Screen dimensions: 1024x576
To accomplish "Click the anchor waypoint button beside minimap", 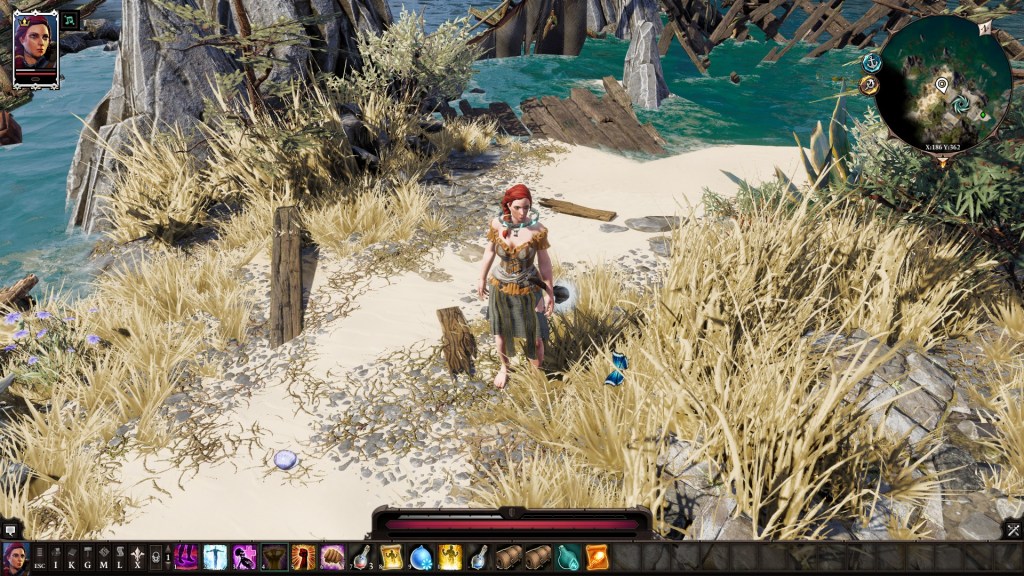I will tap(871, 62).
